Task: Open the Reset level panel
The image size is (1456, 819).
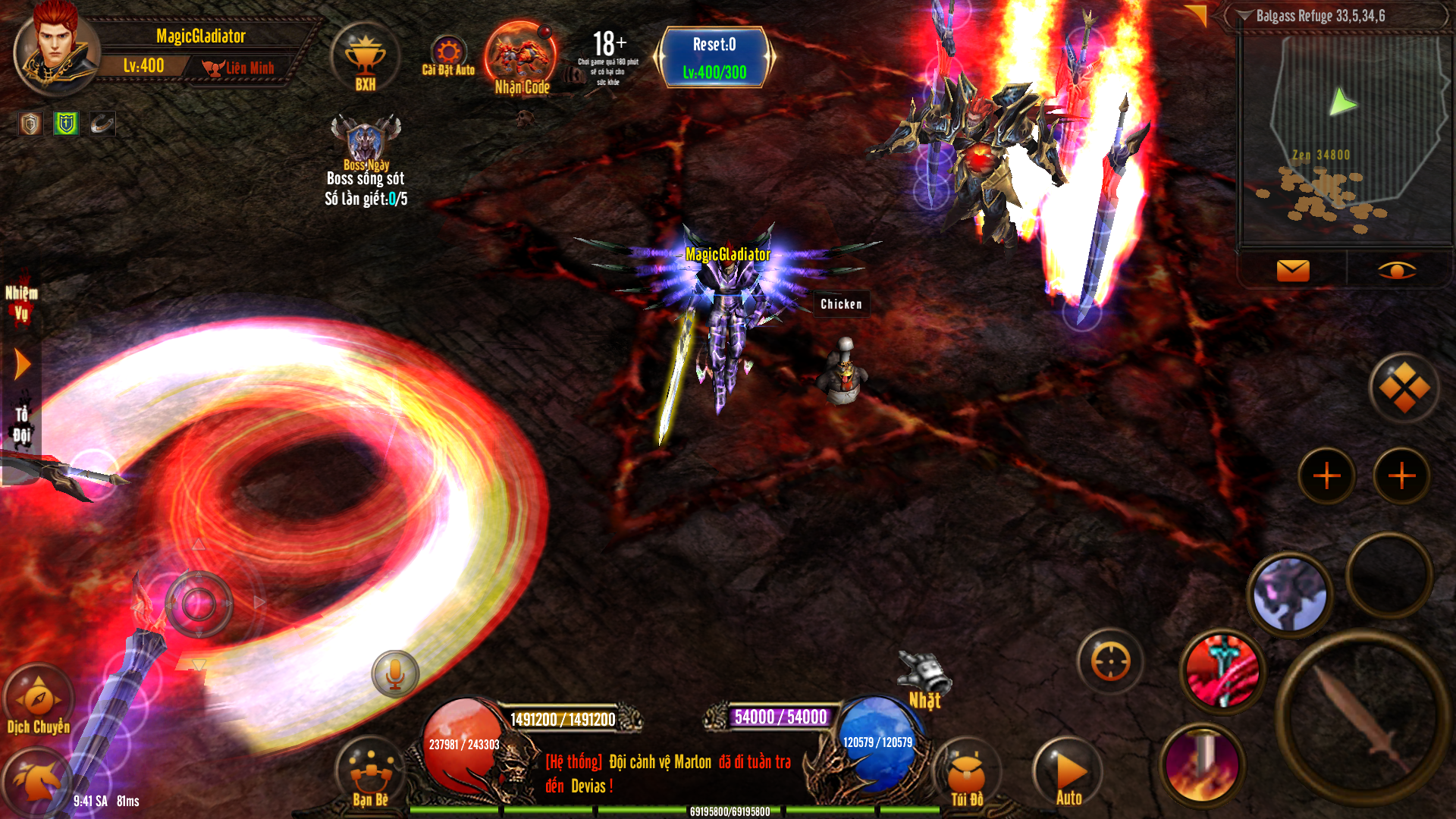Action: pos(714,58)
